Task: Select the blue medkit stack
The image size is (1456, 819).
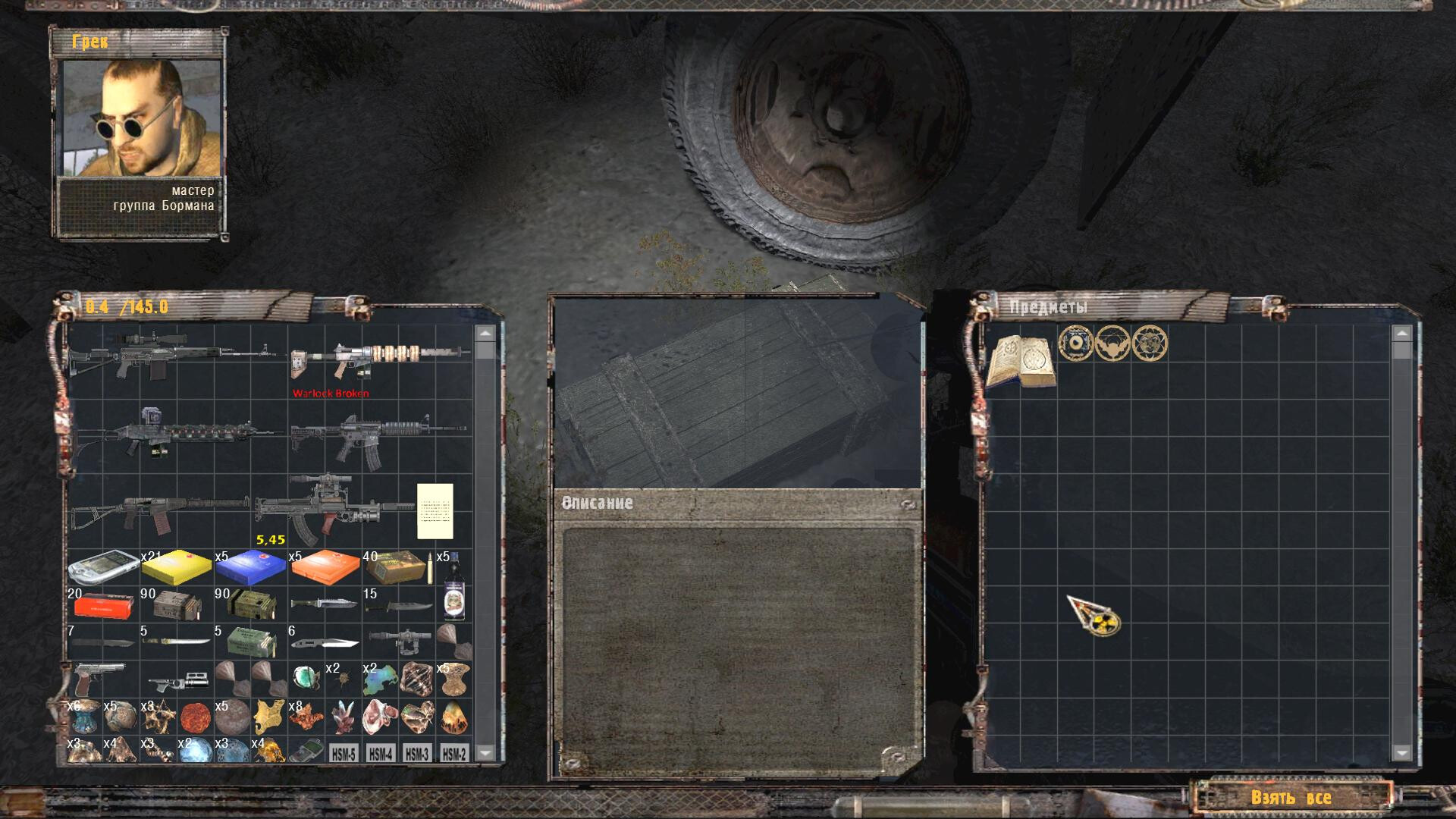Action: (250, 568)
